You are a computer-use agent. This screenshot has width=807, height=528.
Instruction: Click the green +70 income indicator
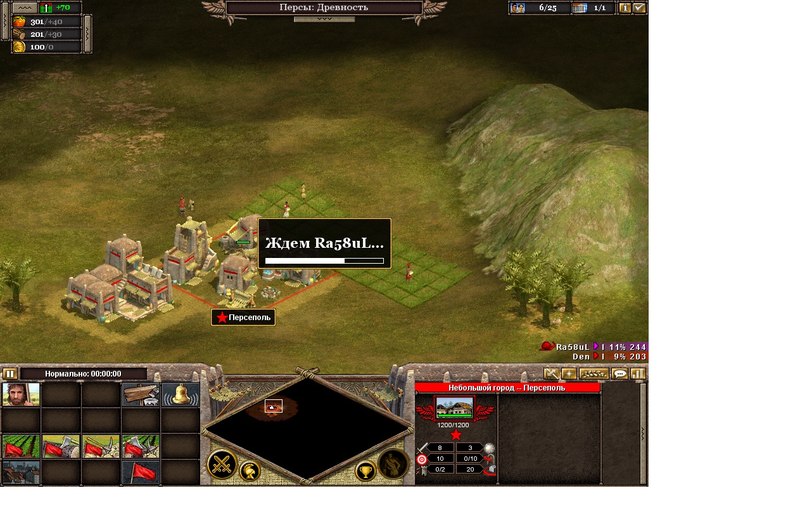[60, 7]
